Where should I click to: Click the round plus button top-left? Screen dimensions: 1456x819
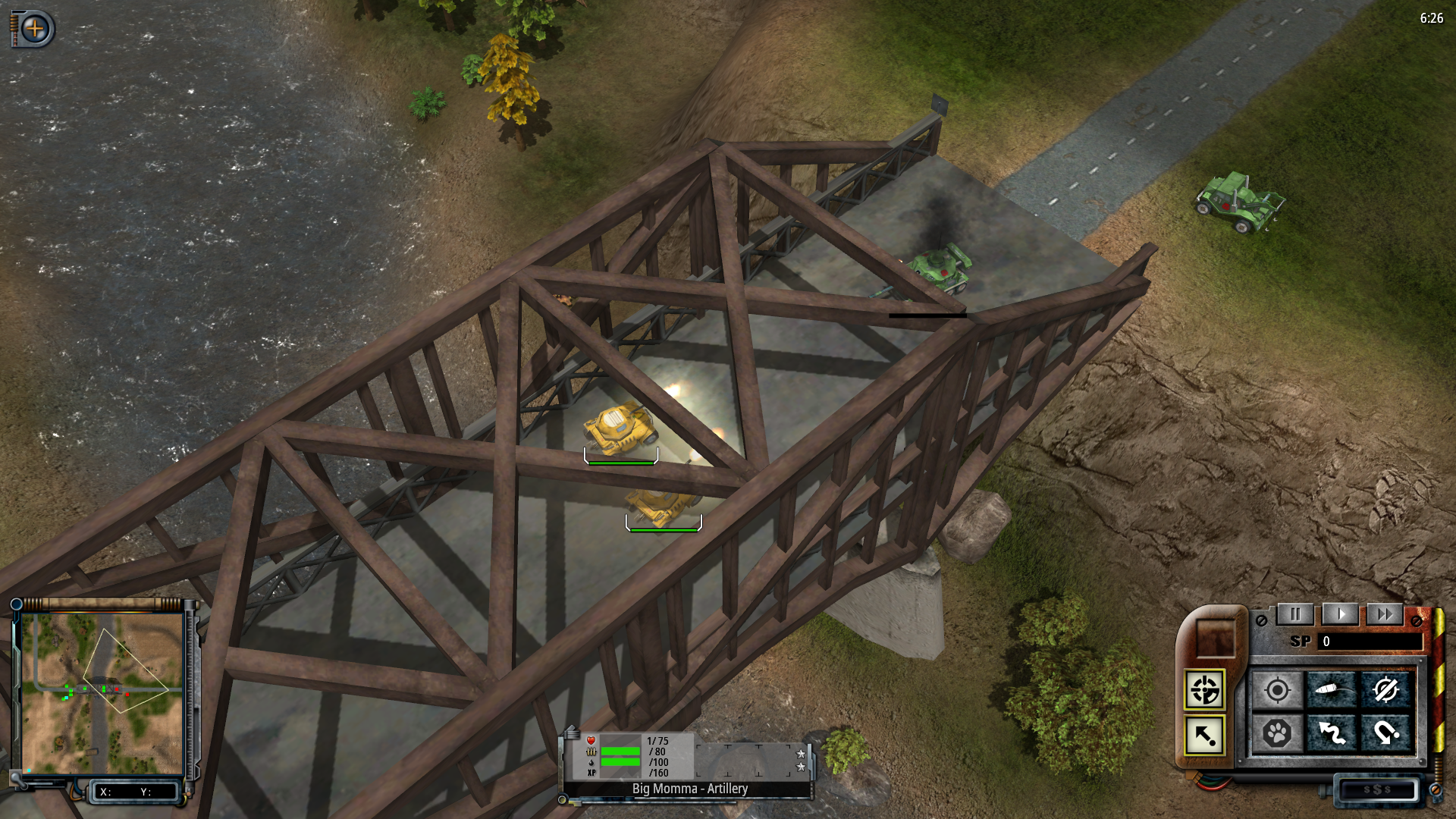[35, 29]
